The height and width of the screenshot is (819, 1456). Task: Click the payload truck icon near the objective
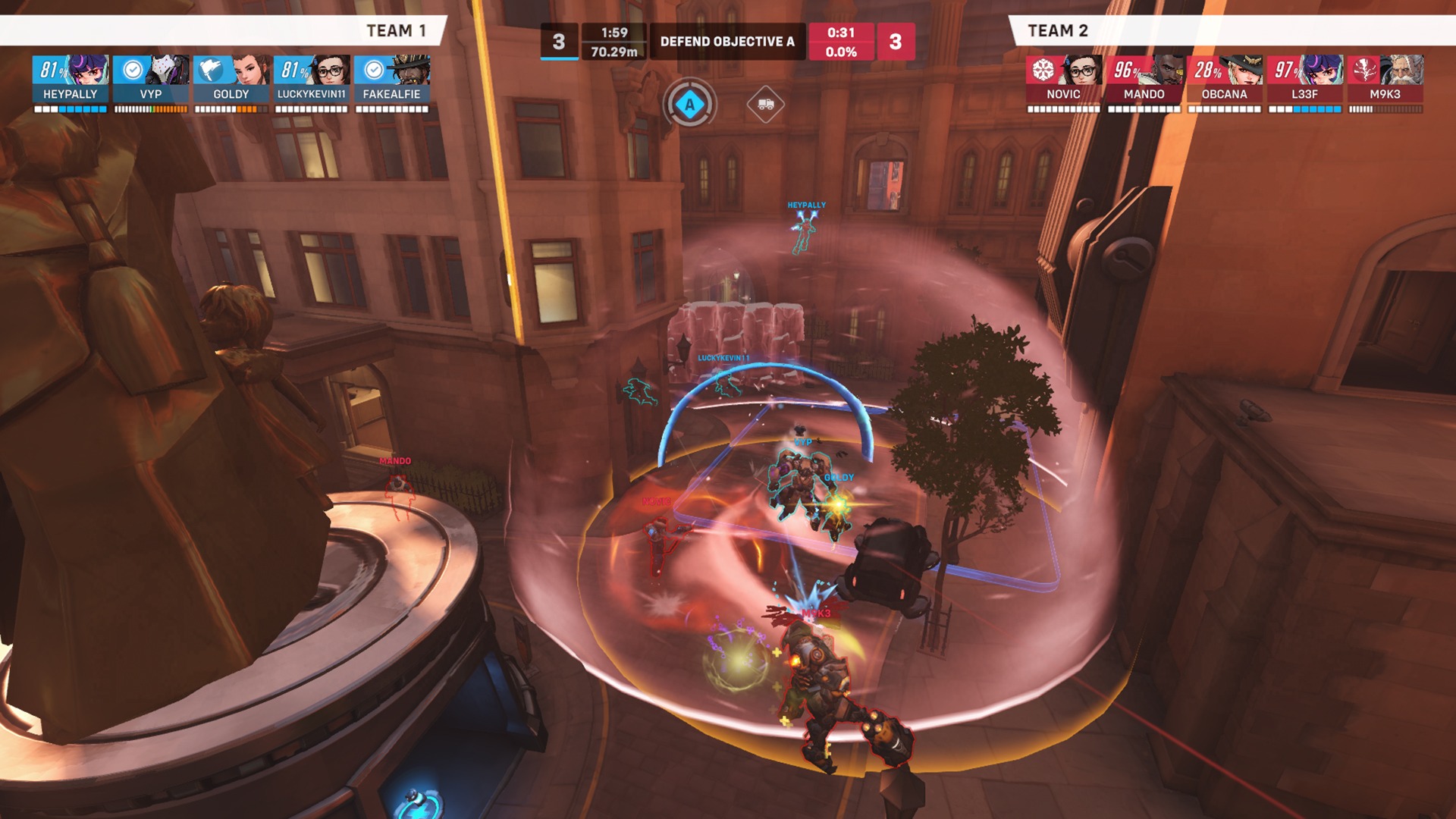click(766, 104)
